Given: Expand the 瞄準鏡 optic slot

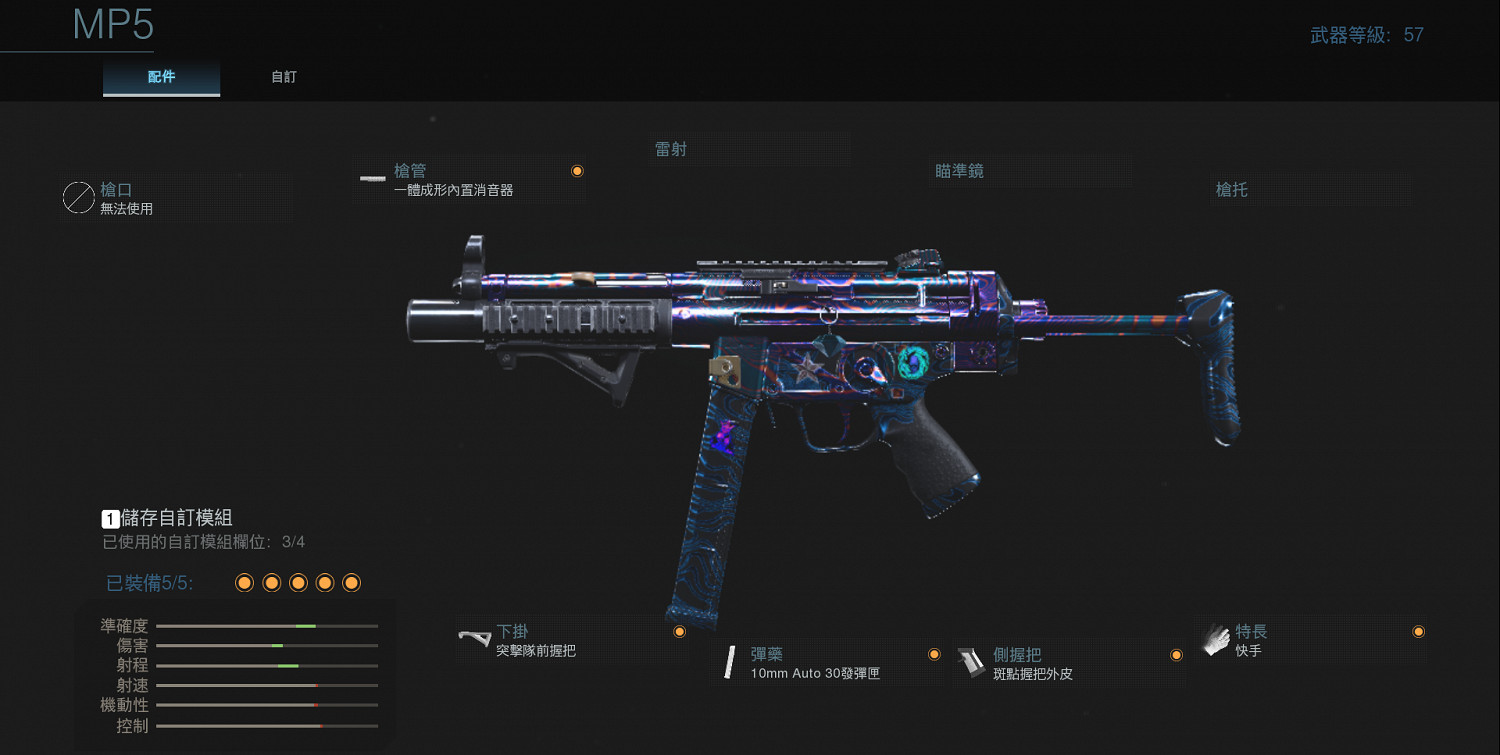Looking at the screenshot, I should (x=957, y=170).
